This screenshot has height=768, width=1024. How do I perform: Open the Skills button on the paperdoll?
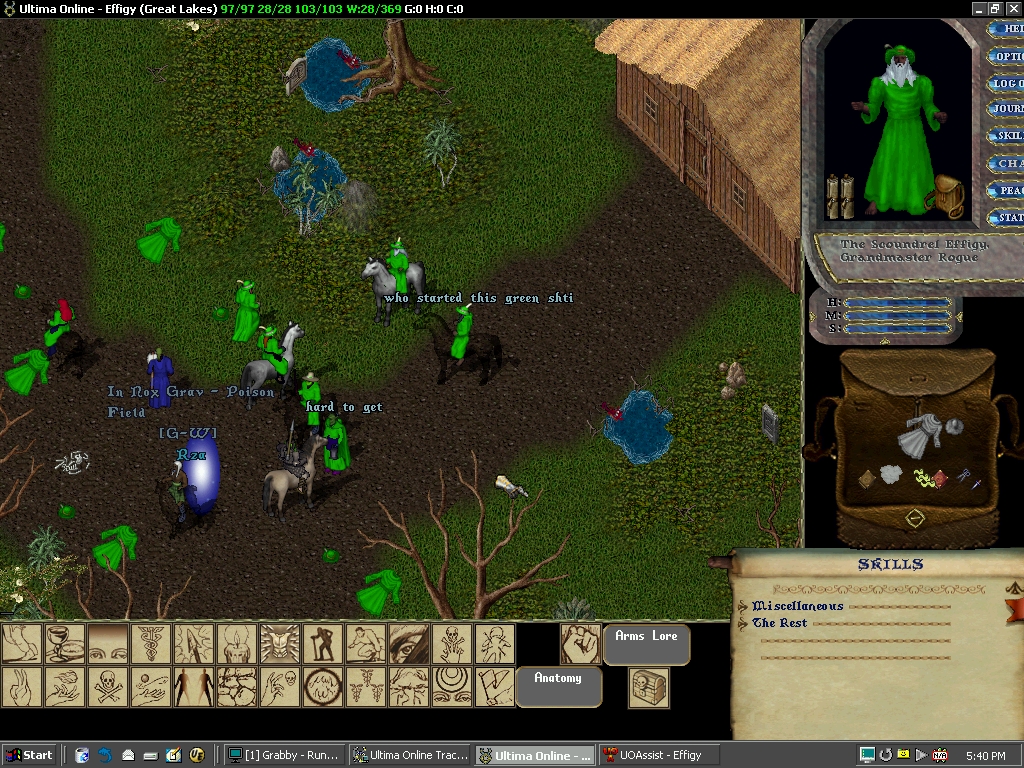(x=1006, y=136)
